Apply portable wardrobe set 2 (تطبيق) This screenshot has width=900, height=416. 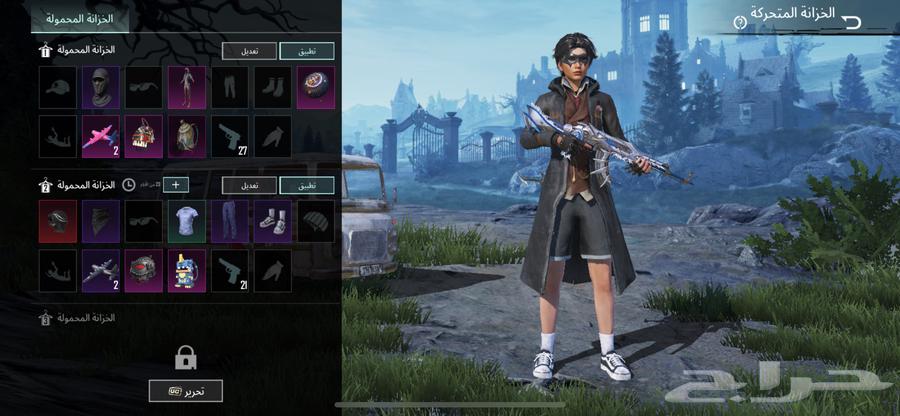click(306, 185)
